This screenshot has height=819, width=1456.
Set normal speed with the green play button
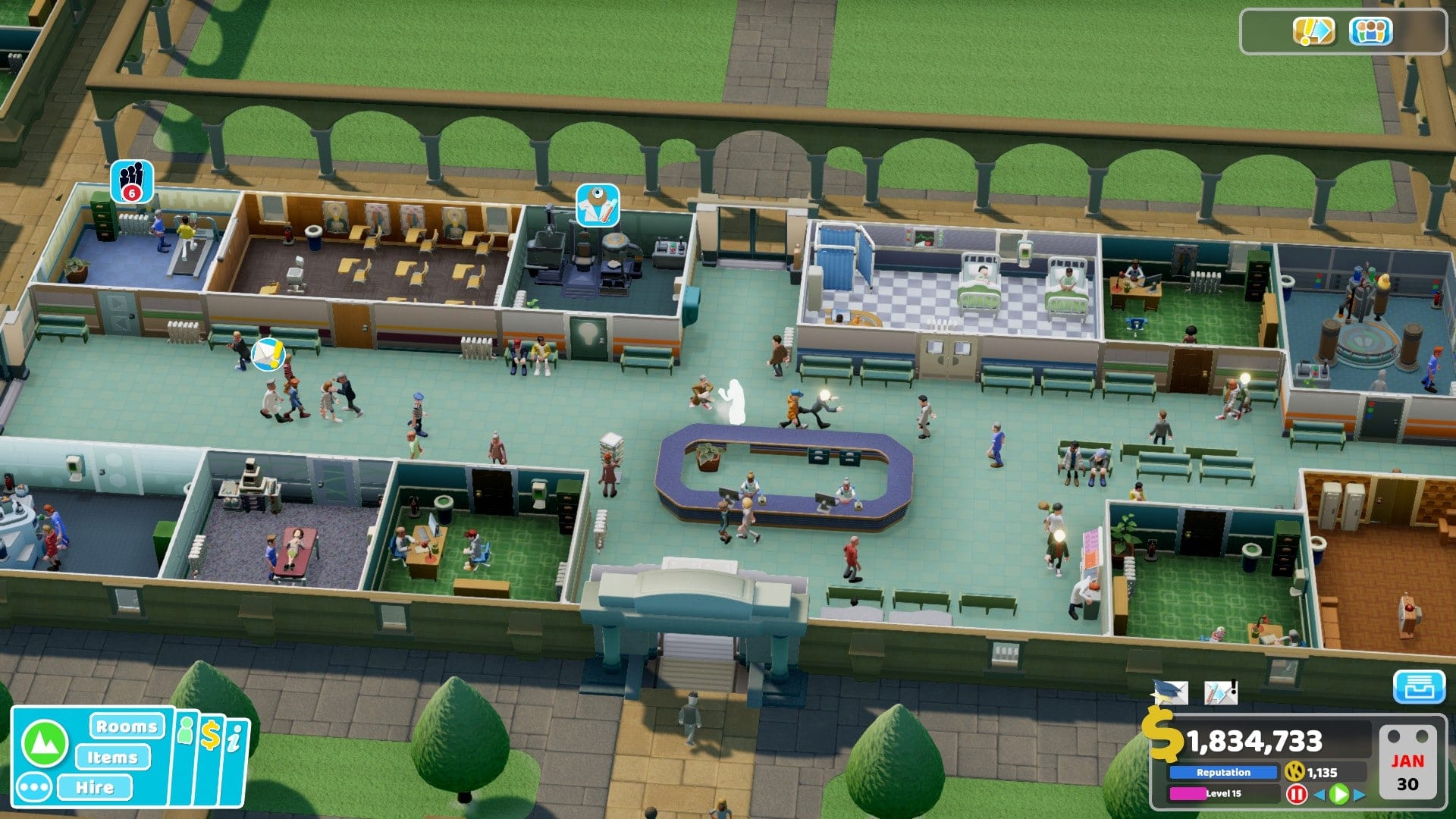tap(1339, 794)
